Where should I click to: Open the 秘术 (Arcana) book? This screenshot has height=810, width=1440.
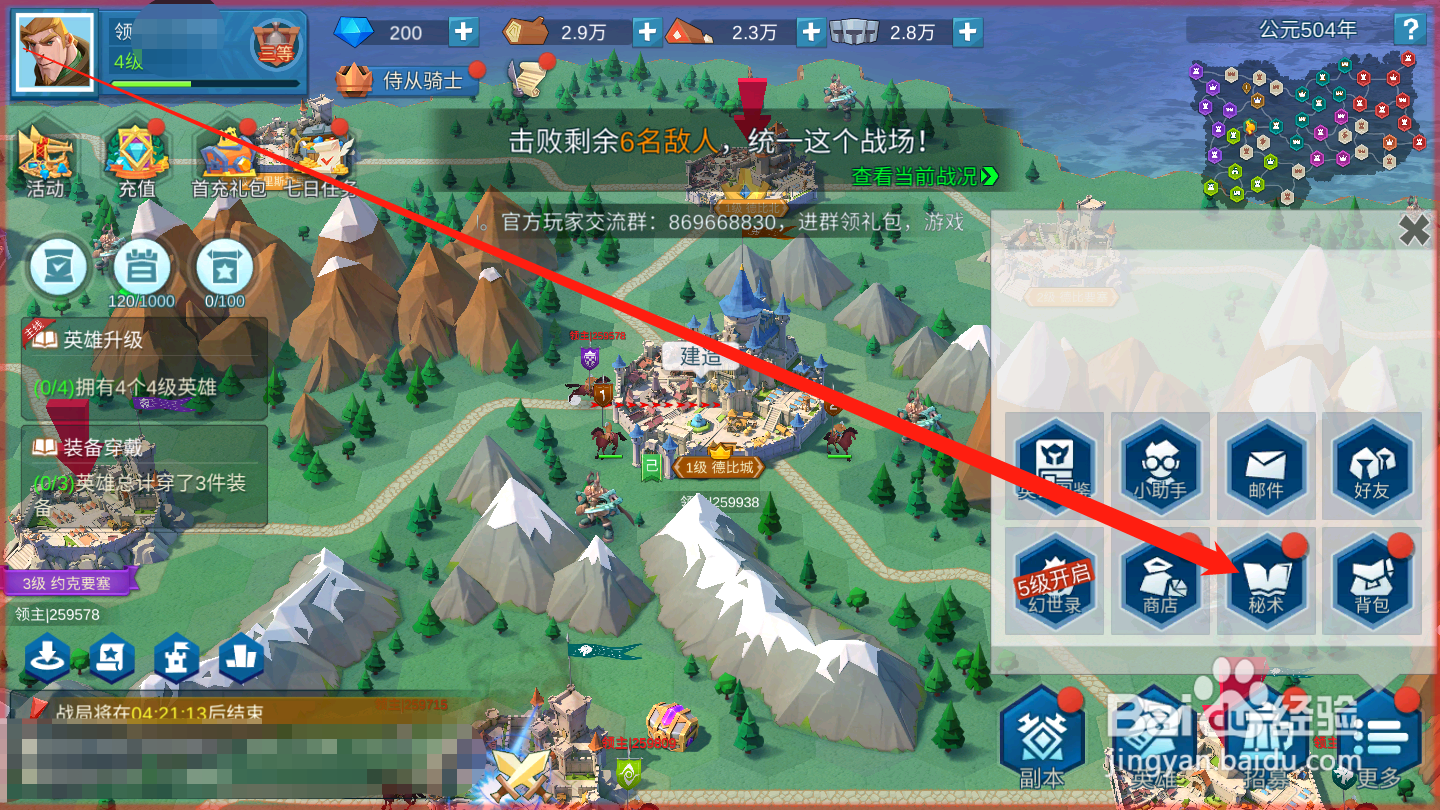[x=1266, y=580]
